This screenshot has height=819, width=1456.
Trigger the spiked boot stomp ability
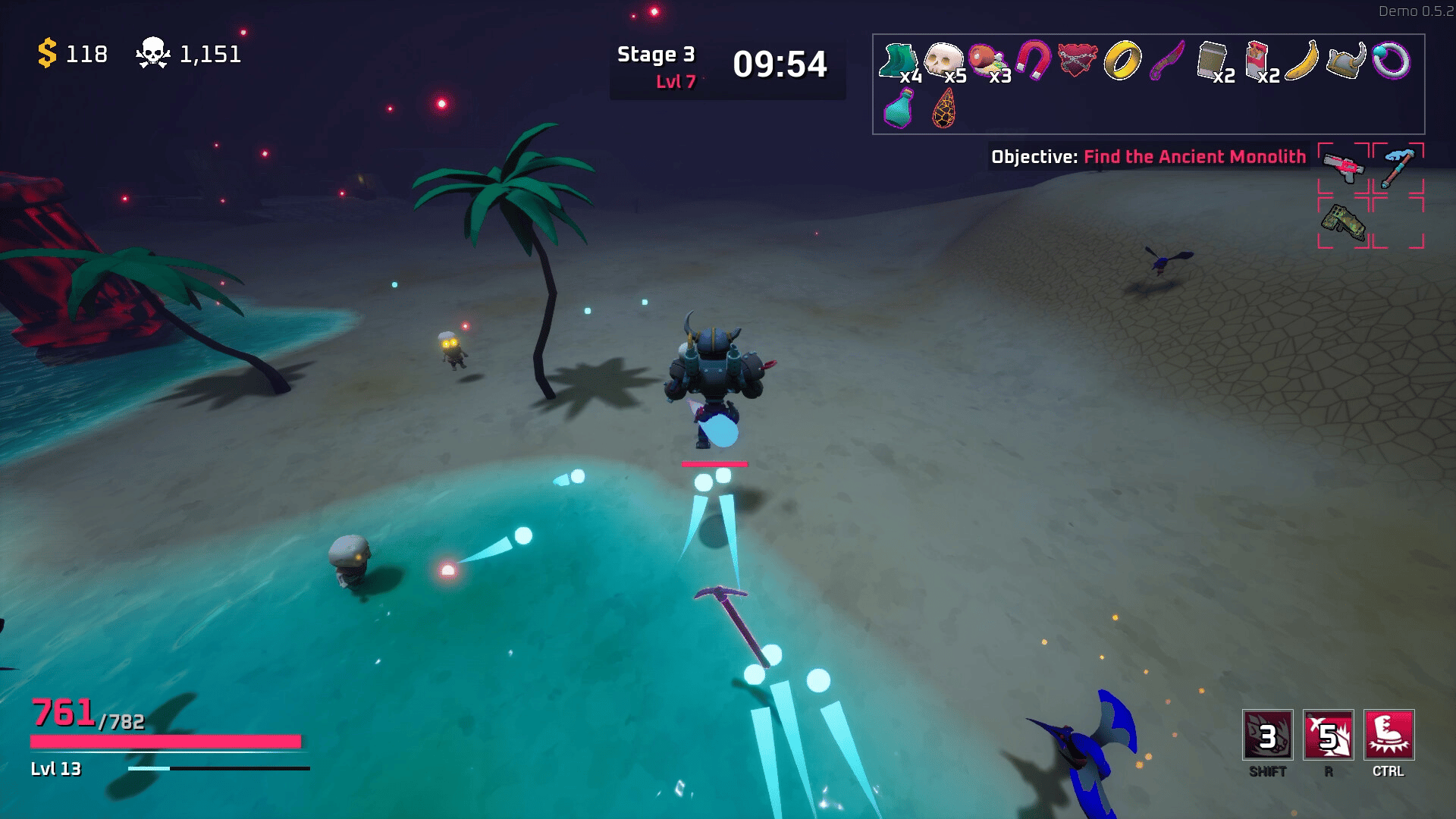[1389, 735]
